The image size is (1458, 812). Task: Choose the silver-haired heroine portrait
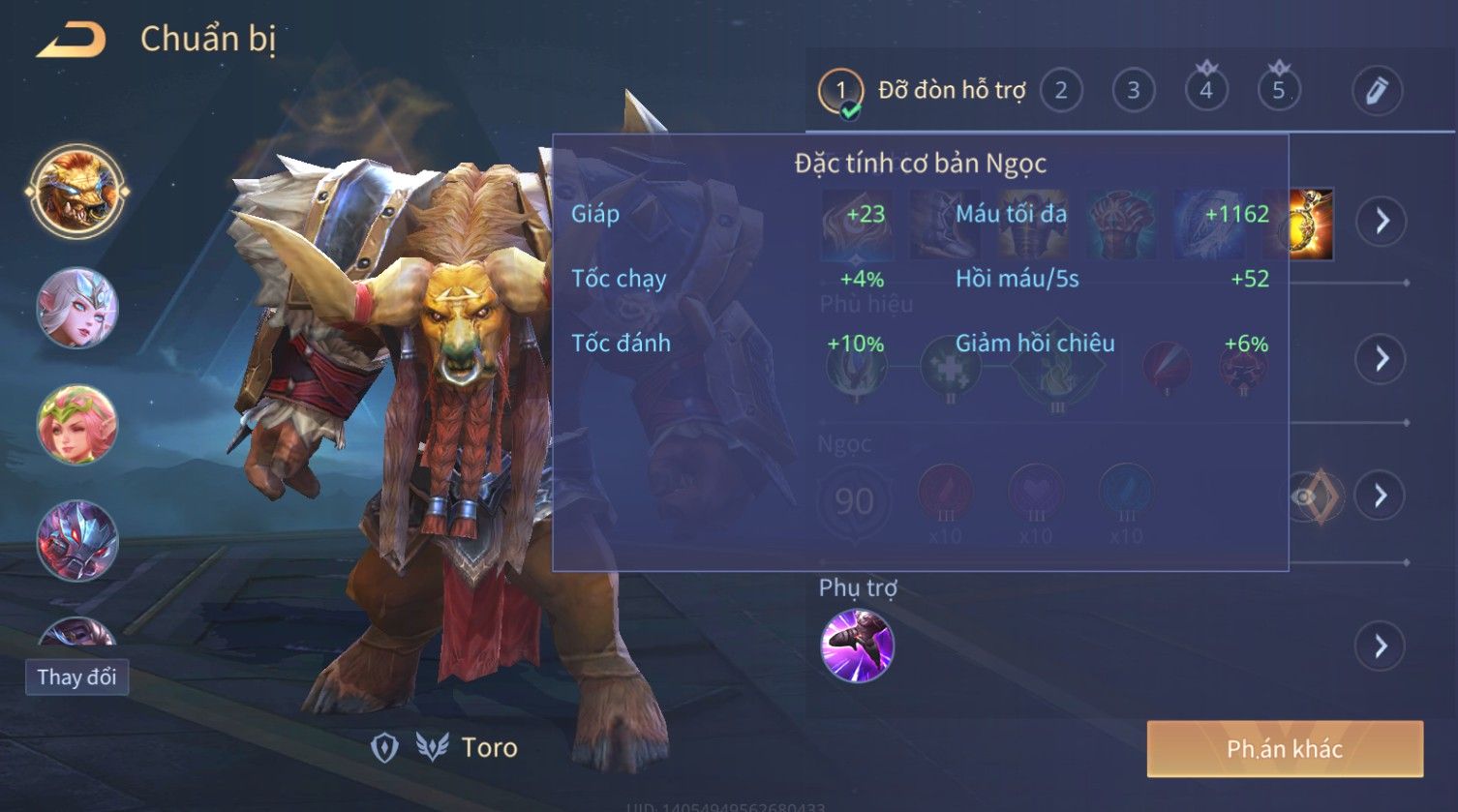click(x=76, y=309)
